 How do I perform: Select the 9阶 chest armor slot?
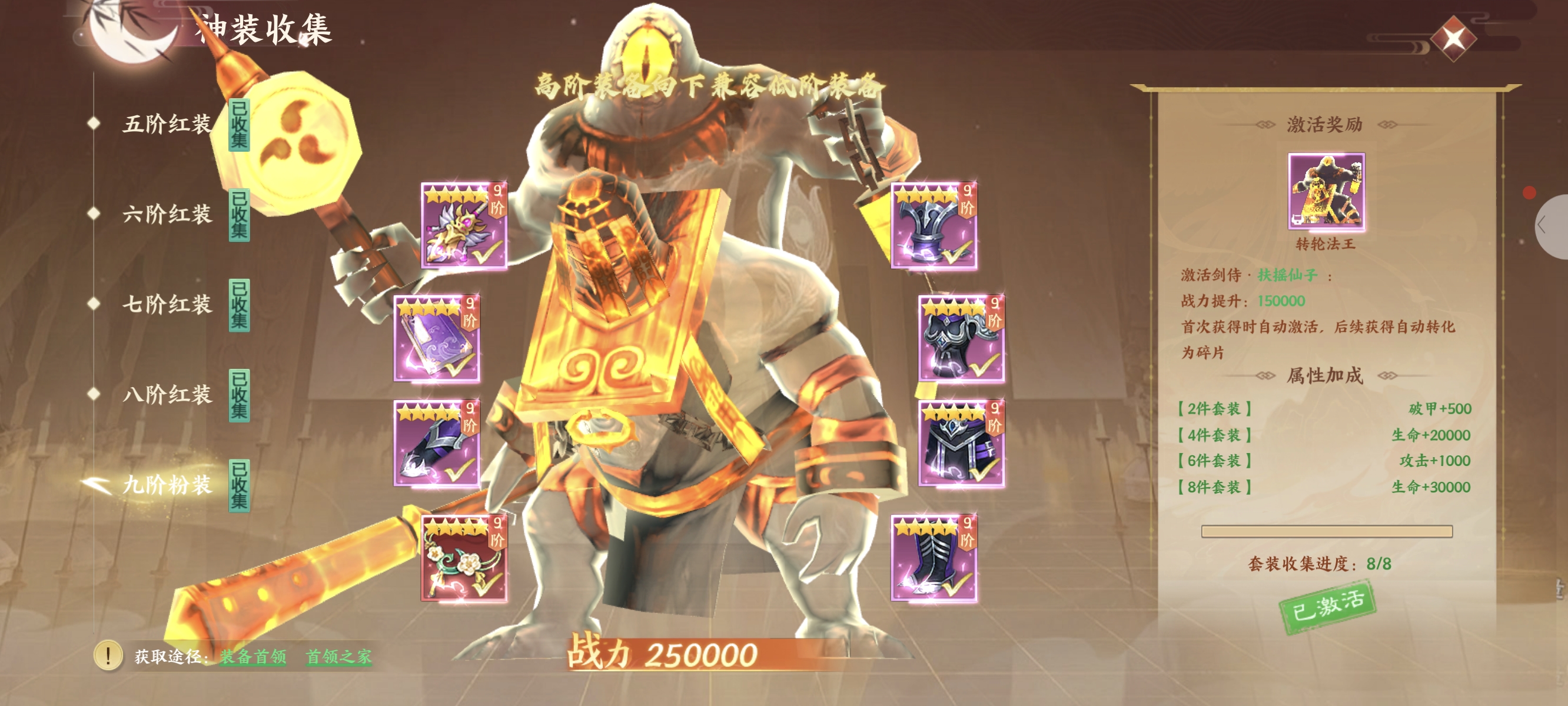pyautogui.click(x=961, y=338)
